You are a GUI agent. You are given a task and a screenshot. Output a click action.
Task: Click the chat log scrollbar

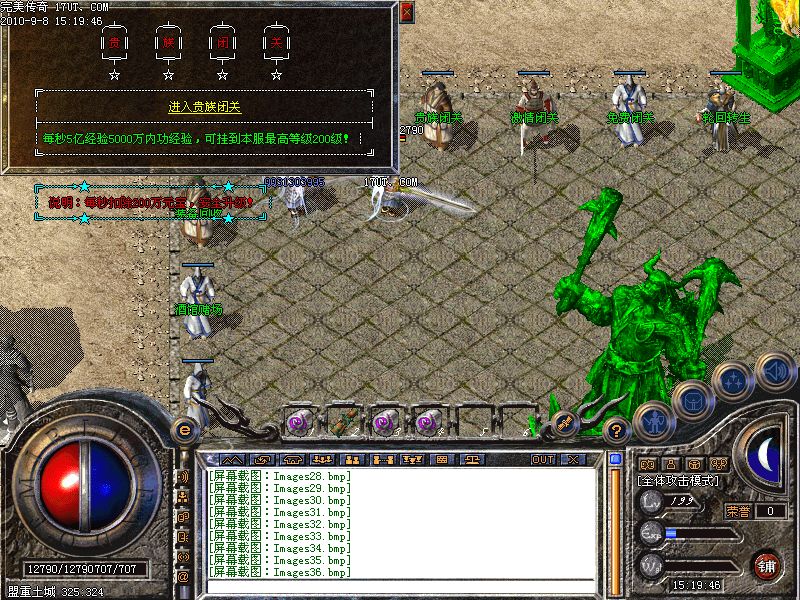point(616,520)
